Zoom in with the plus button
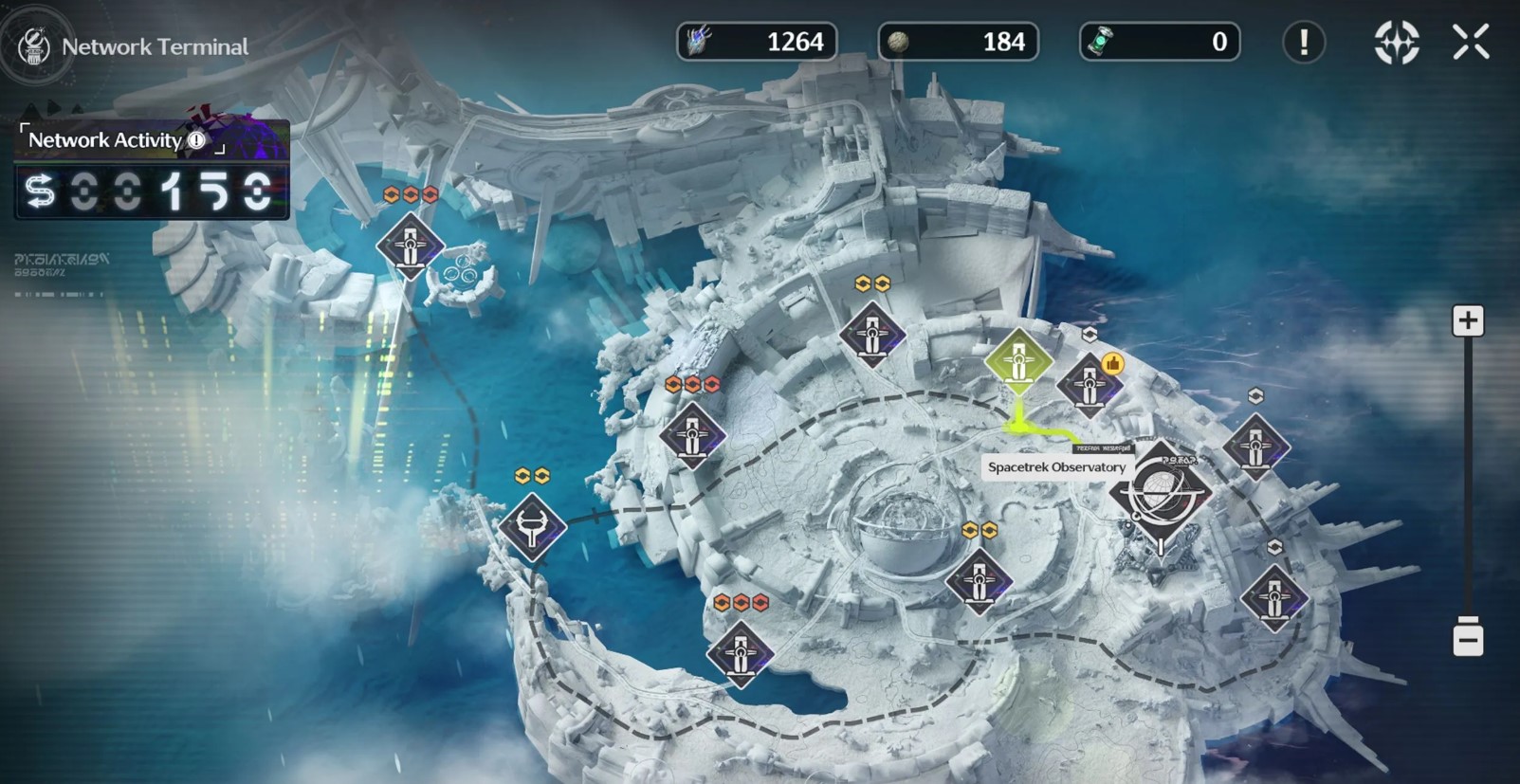The image size is (1520, 784). point(1468,320)
